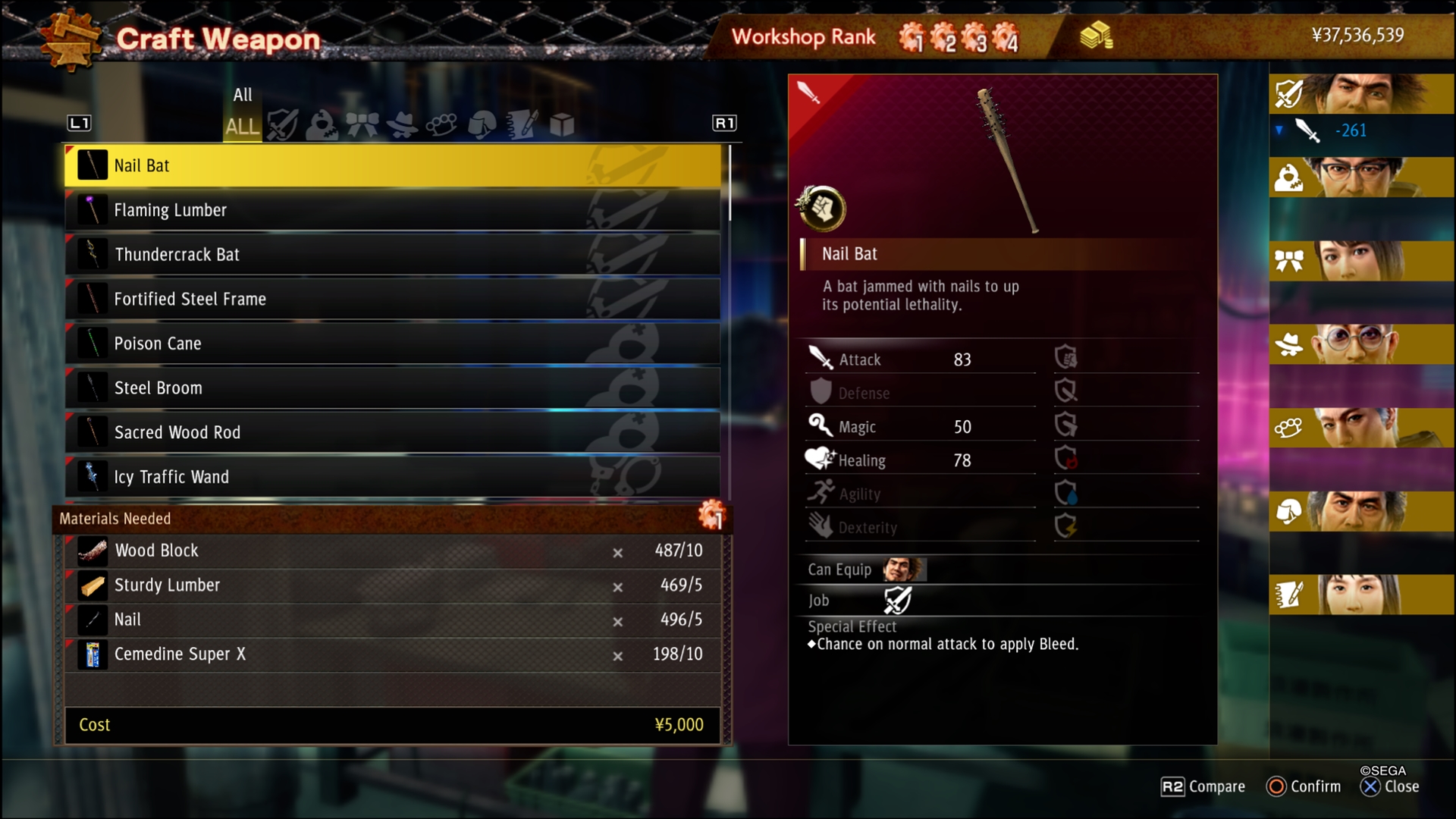Image resolution: width=1456 pixels, height=819 pixels.
Task: Select the bottom party member portrait
Action: click(x=1361, y=595)
